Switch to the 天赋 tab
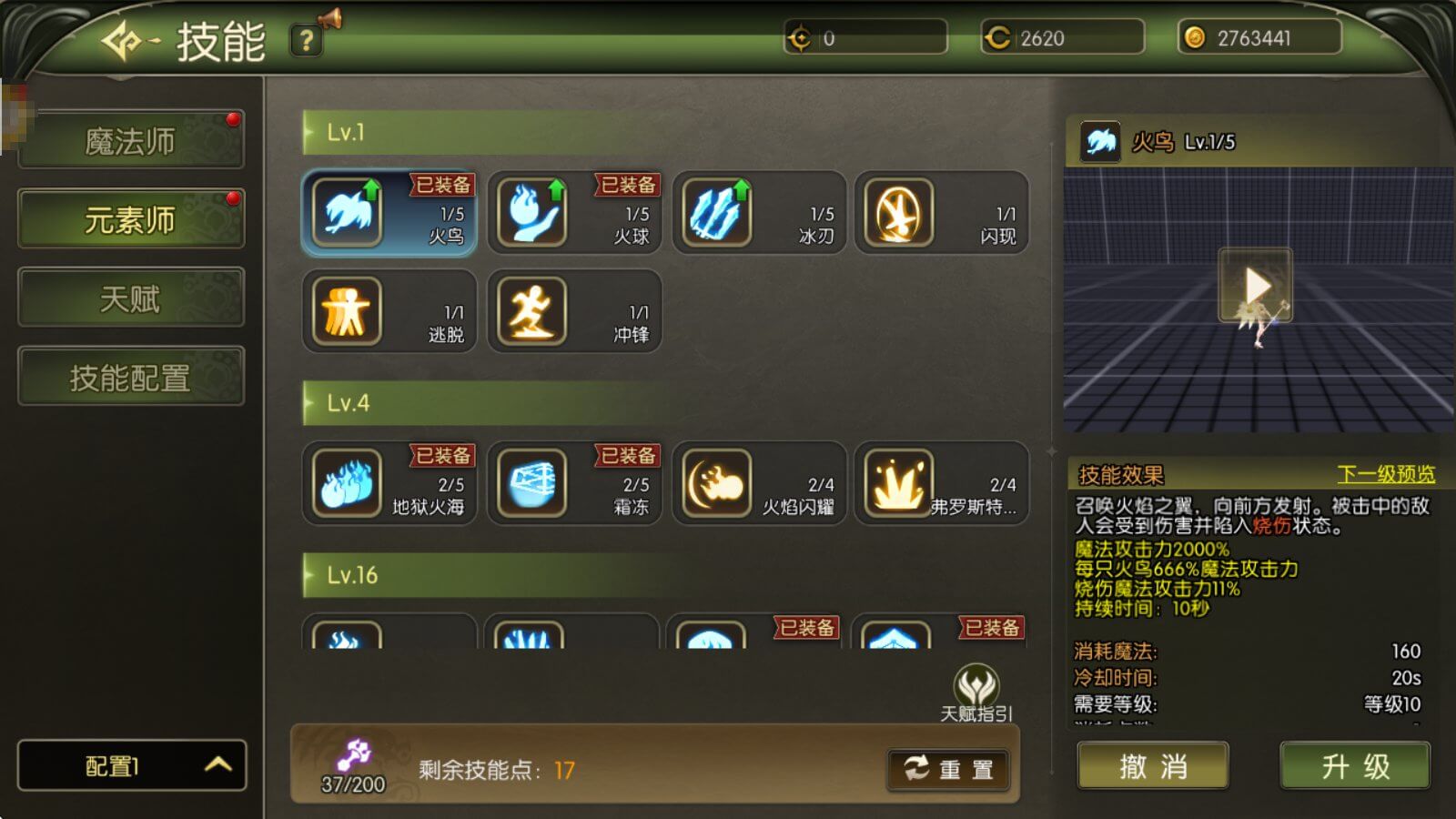 click(130, 298)
